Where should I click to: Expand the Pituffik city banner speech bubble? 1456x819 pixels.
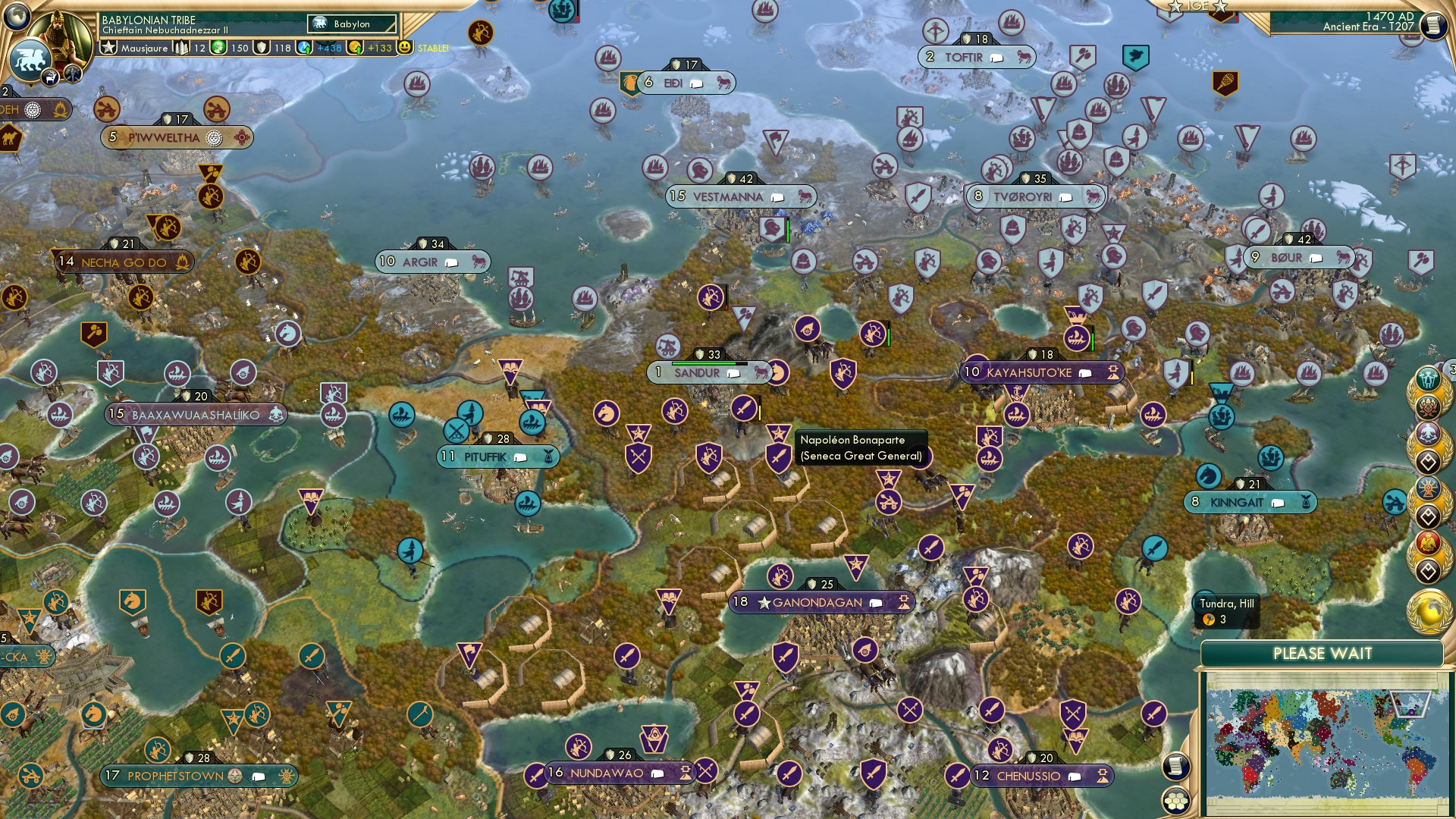click(x=519, y=457)
